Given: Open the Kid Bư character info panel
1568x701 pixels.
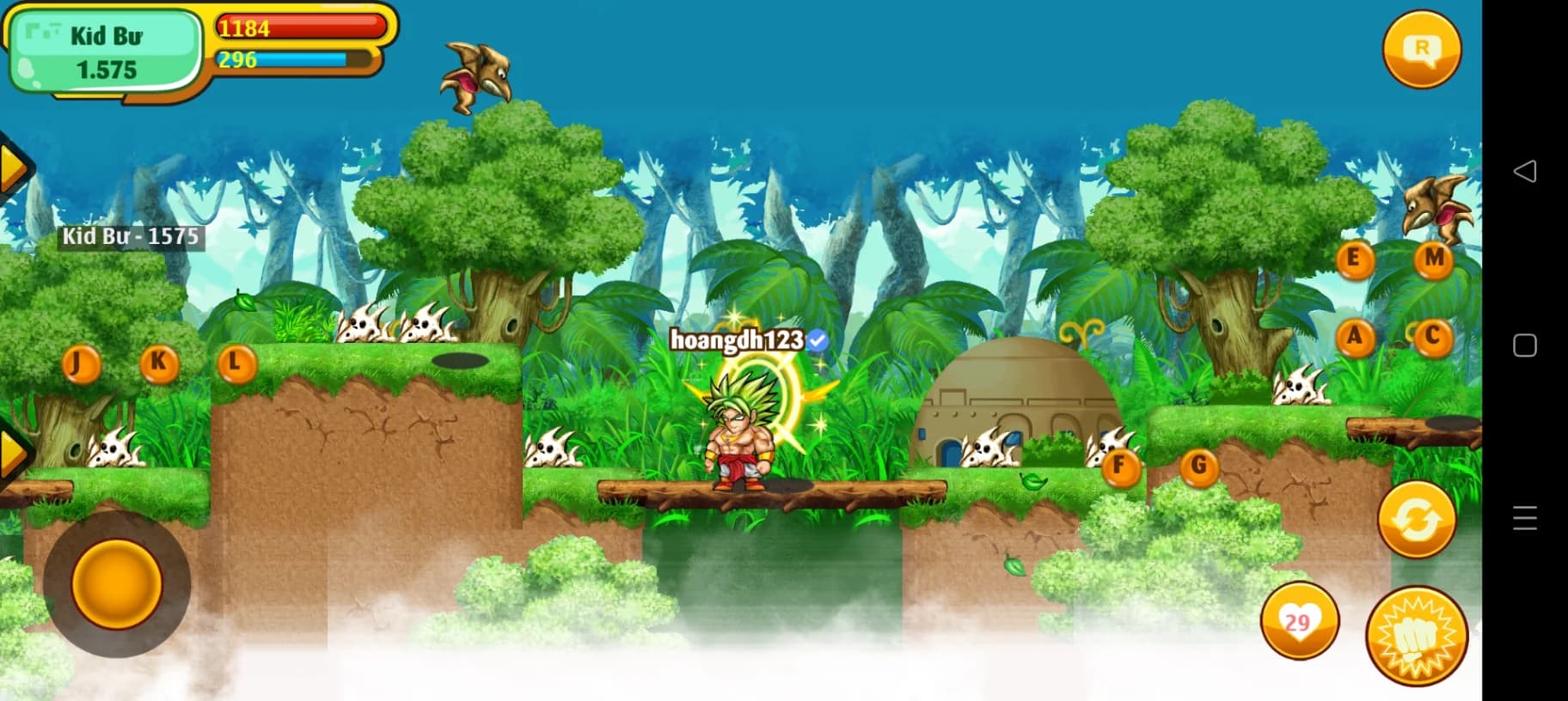Looking at the screenshot, I should 105,52.
